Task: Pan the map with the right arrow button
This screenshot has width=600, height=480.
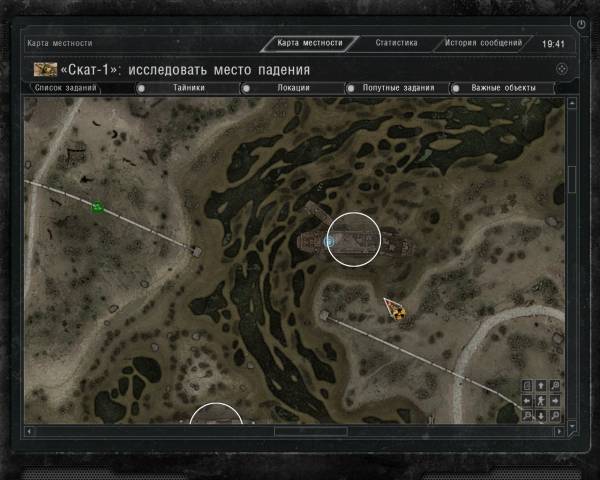Action: [x=555, y=400]
